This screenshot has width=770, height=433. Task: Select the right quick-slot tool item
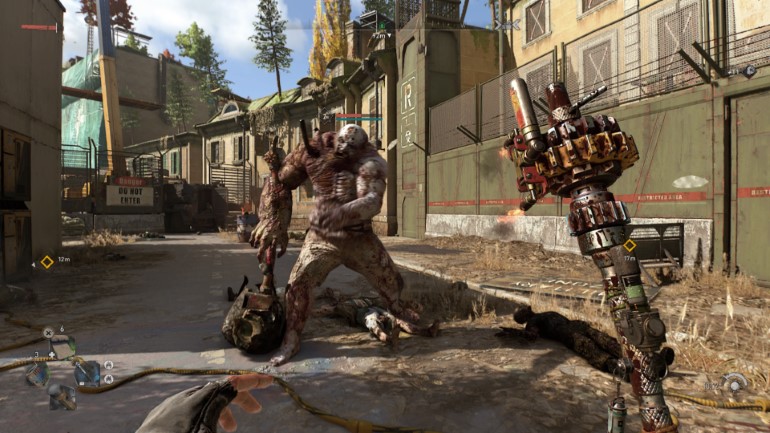[x=87, y=373]
